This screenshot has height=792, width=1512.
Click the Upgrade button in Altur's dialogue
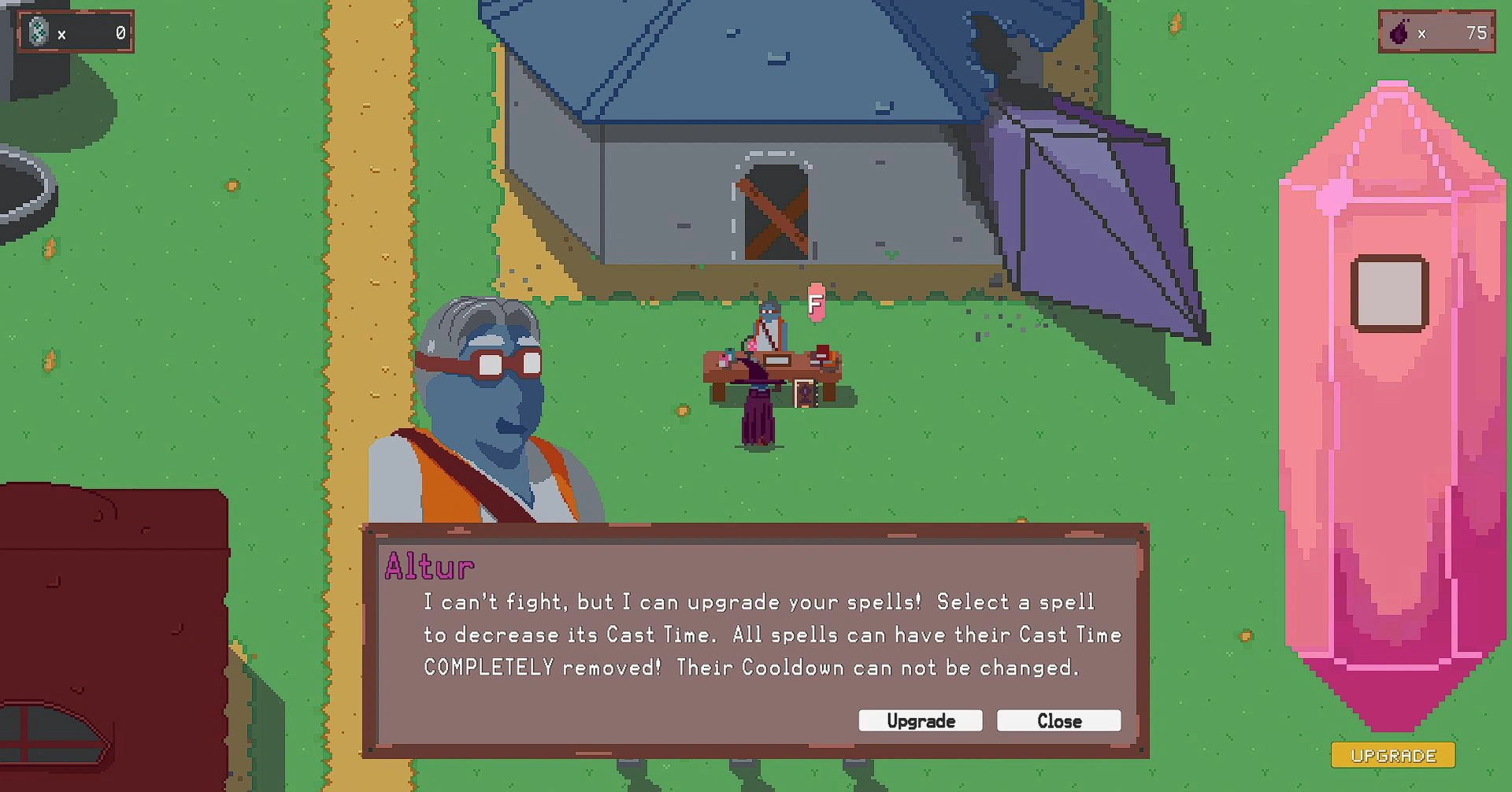click(920, 720)
